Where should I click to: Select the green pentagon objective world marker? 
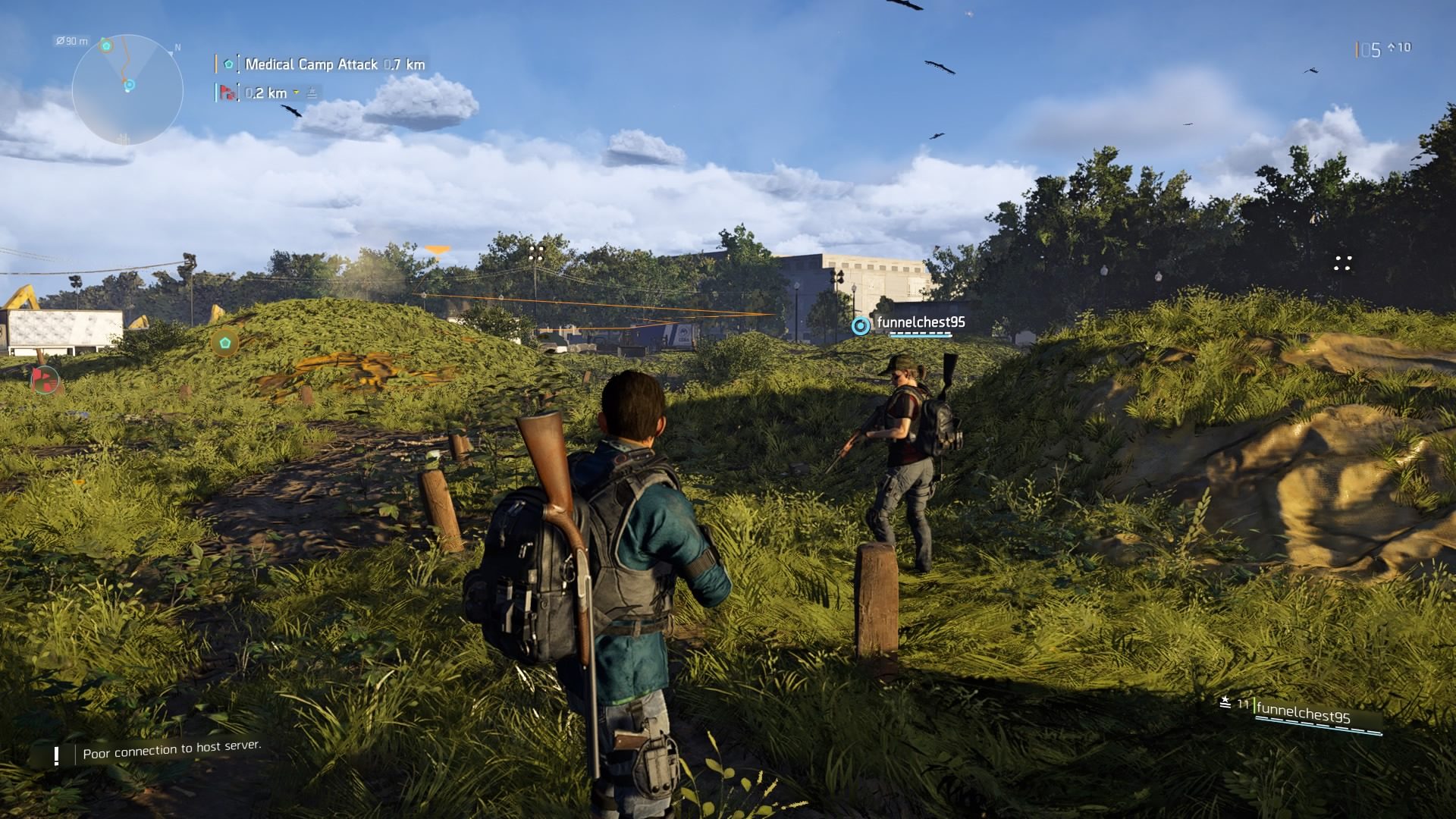(224, 343)
